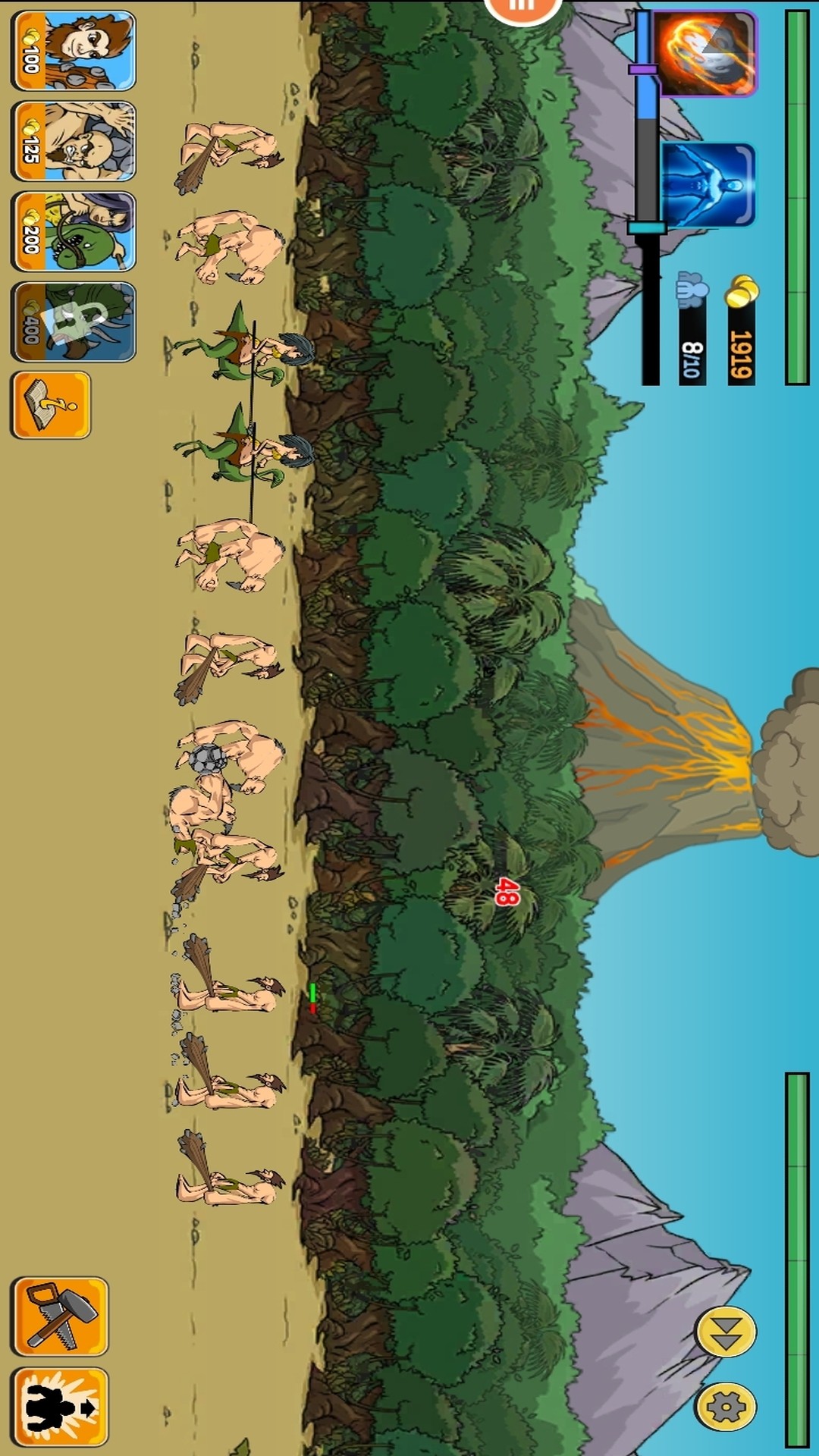Image resolution: width=819 pixels, height=1456 pixels.
Task: Tap the evolve silhouette button
Action: pos(60,1407)
